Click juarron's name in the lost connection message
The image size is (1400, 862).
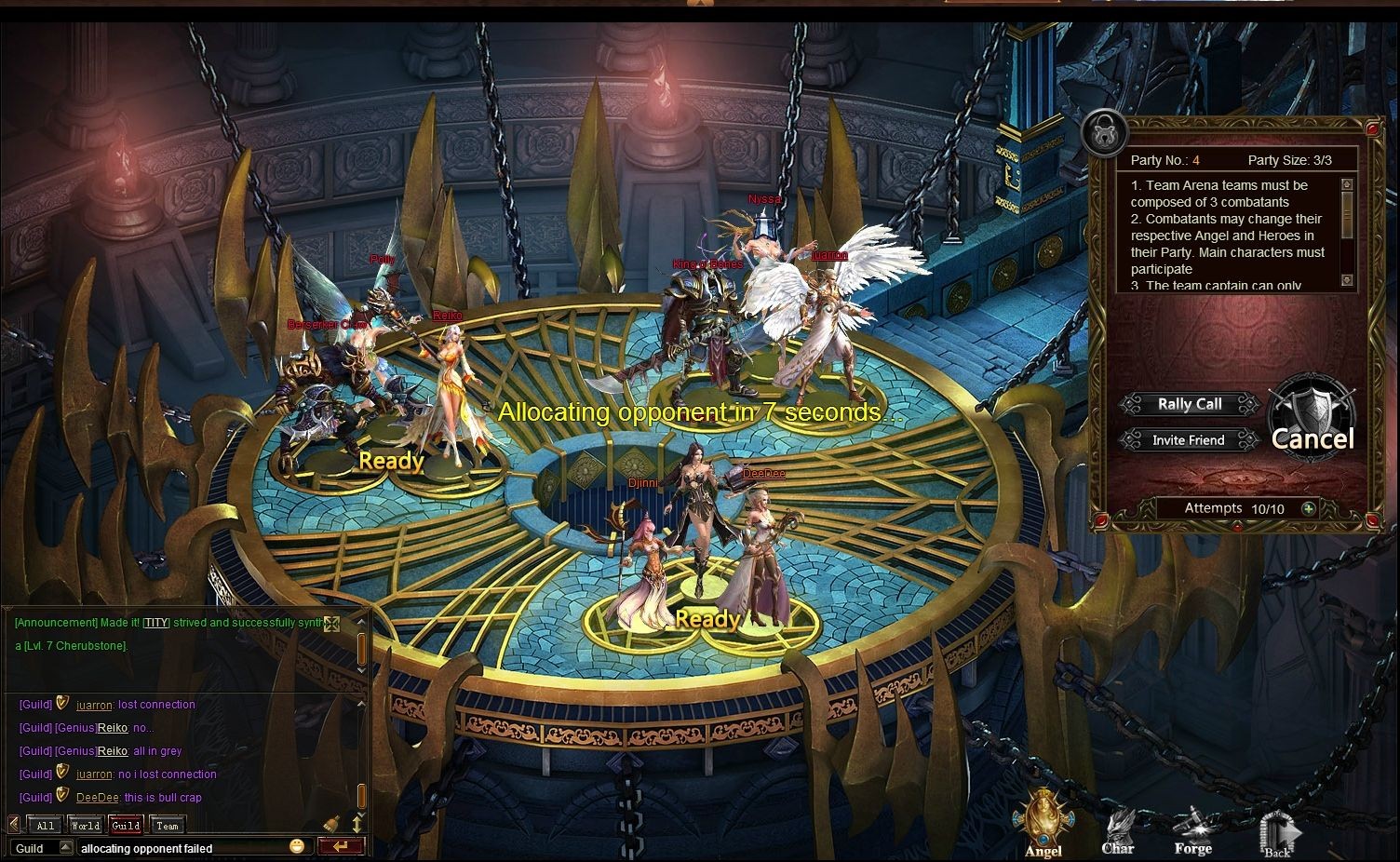[x=94, y=705]
